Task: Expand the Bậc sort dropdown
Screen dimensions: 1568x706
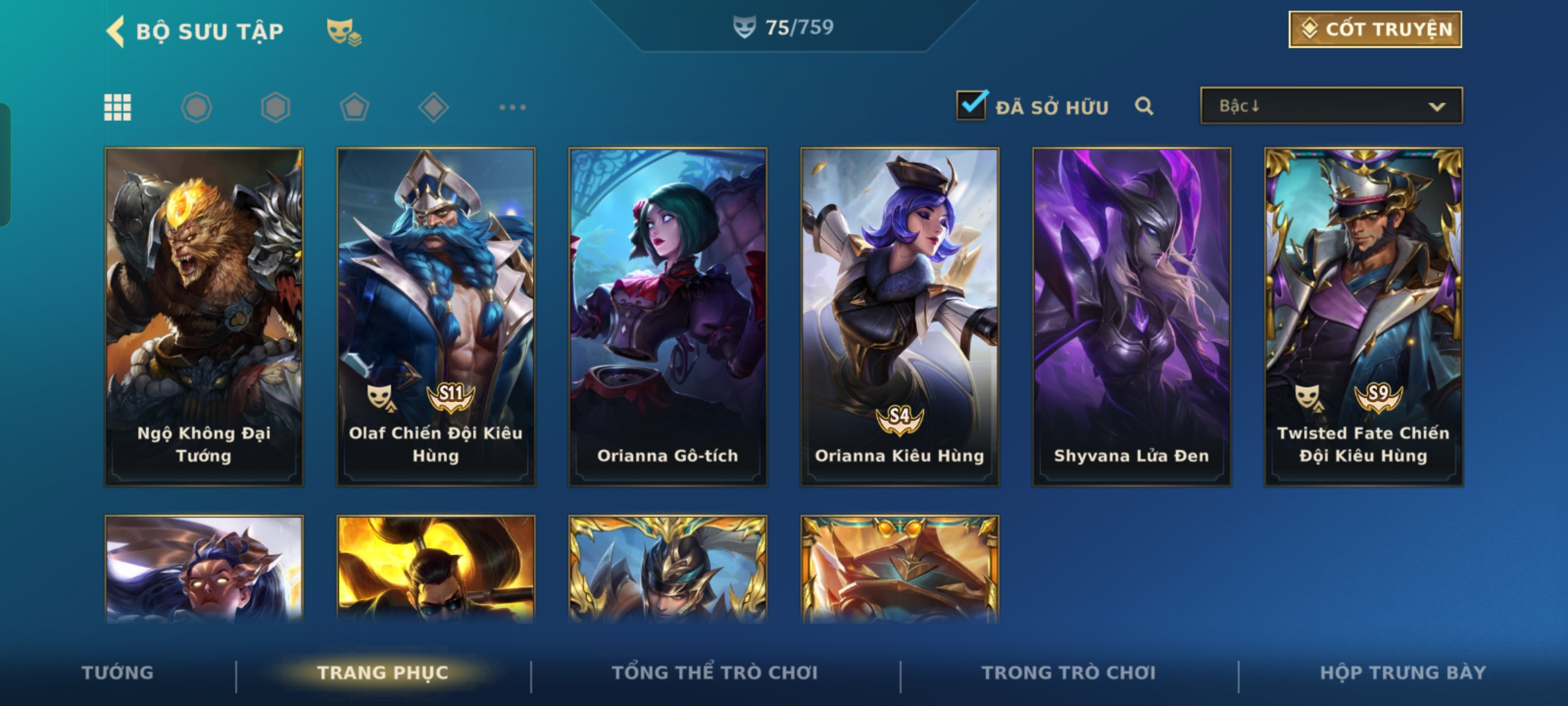Action: coord(1331,106)
